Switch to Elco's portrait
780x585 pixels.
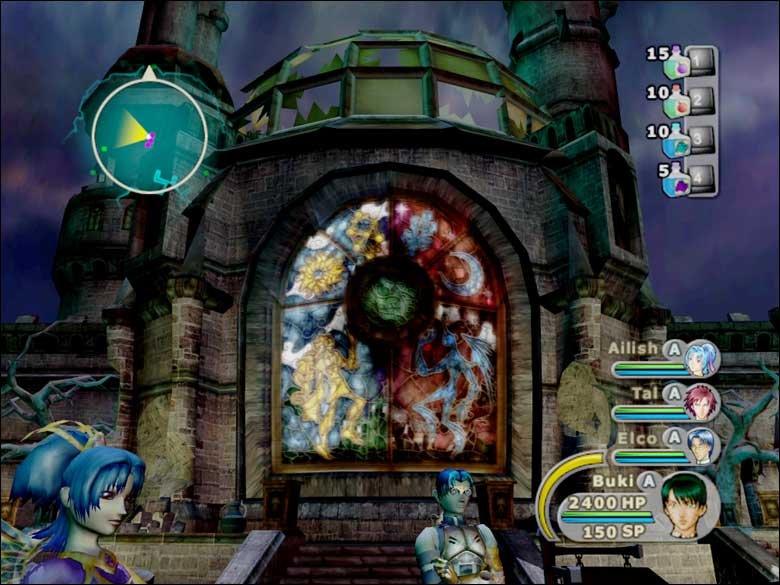tap(703, 445)
